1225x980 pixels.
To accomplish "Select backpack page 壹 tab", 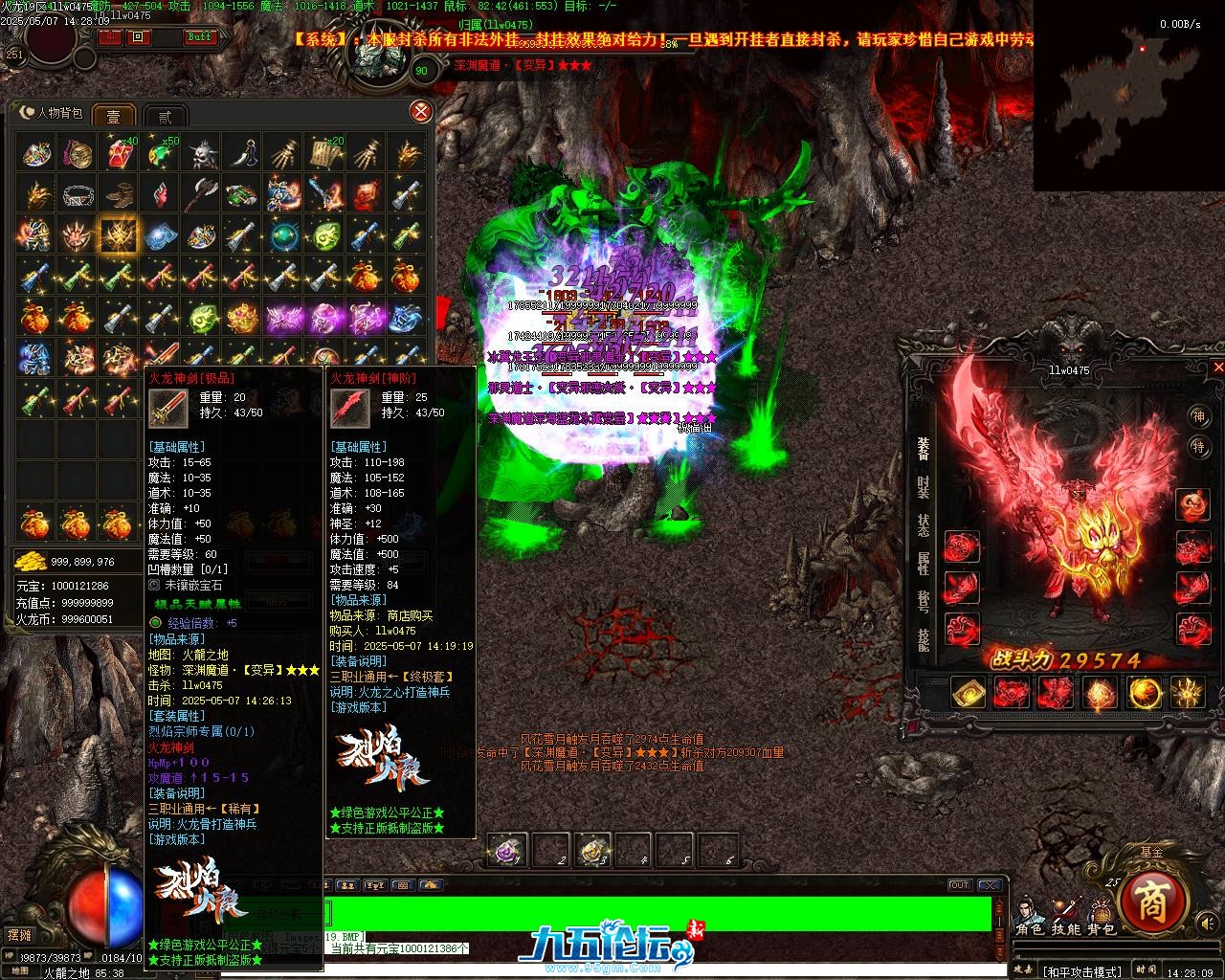I will (113, 116).
